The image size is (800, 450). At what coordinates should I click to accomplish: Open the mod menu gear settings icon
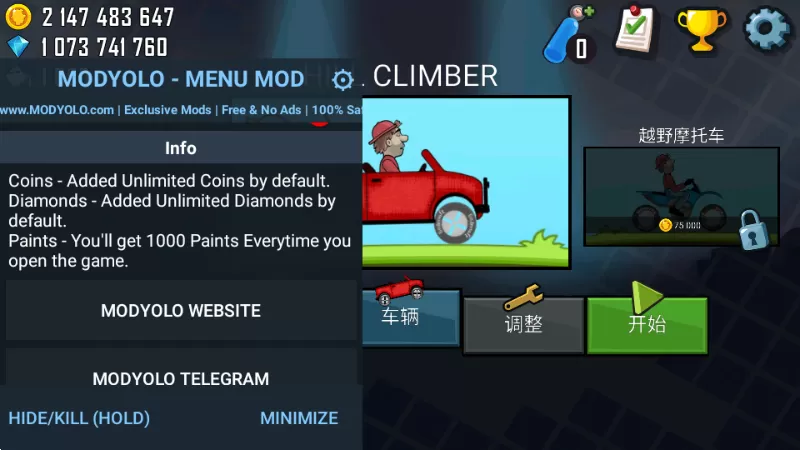point(342,80)
